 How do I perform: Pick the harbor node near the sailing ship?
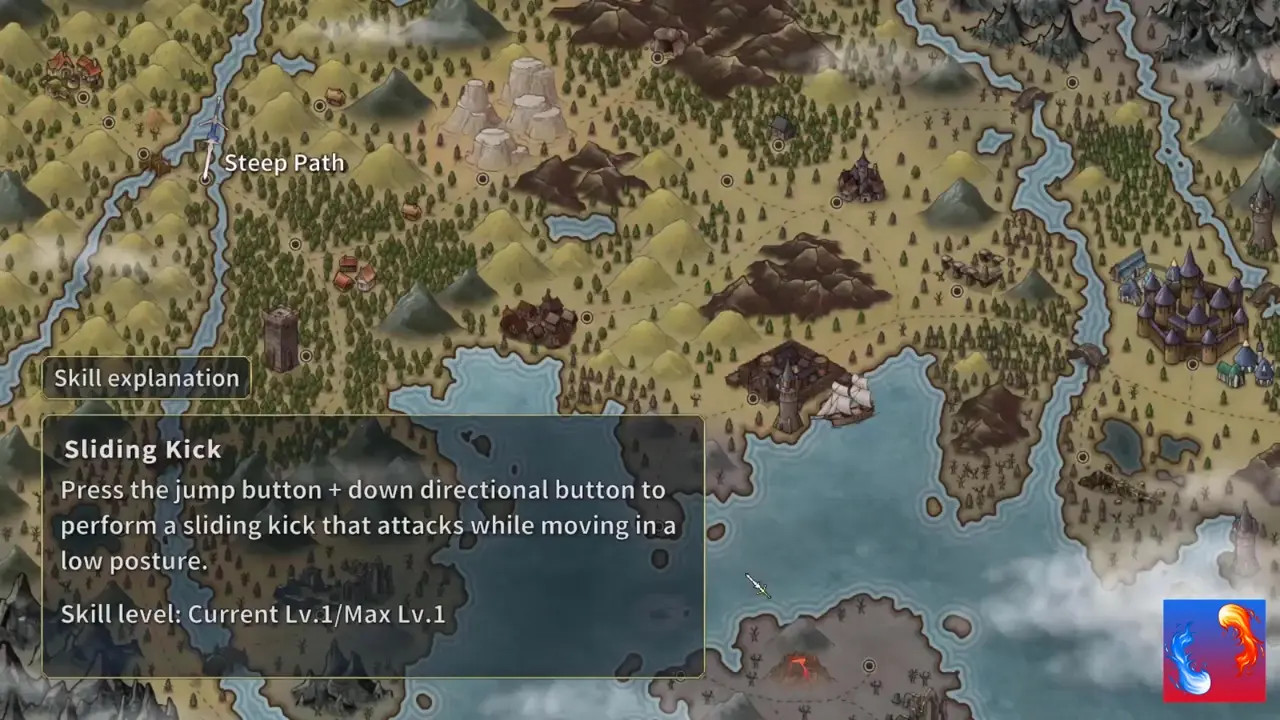pos(753,399)
